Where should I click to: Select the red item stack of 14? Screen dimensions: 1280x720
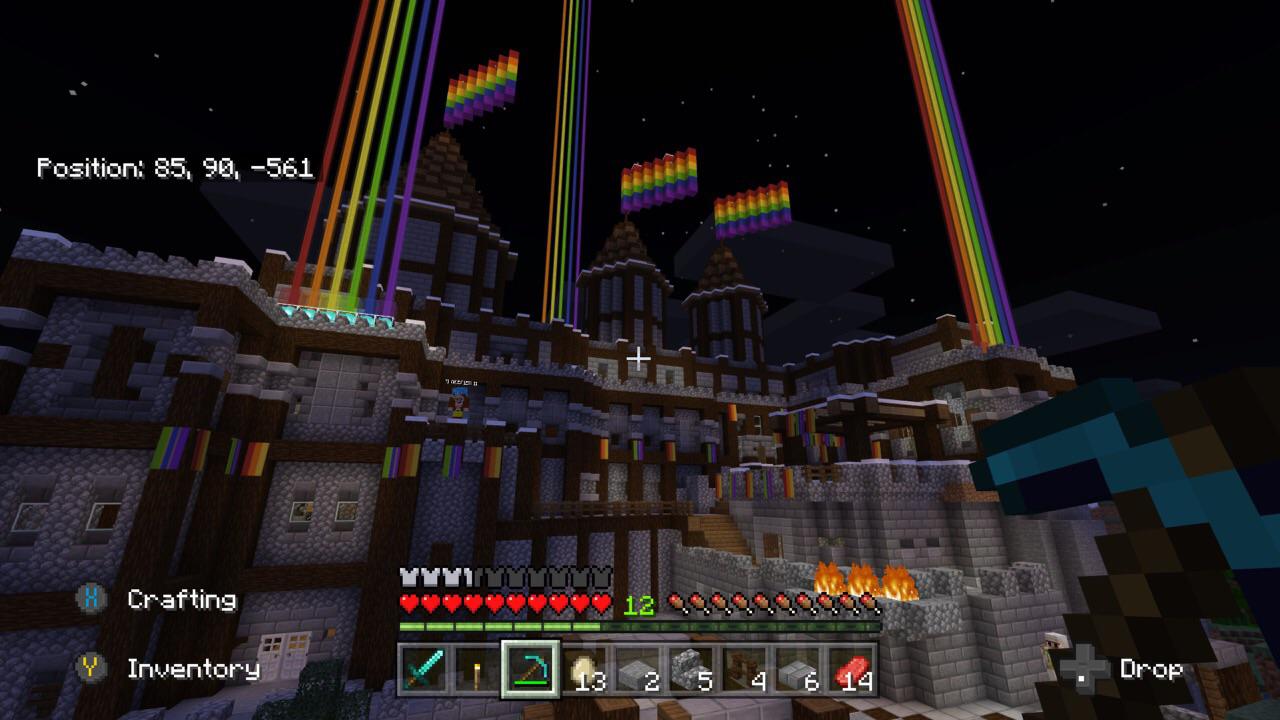pos(851,668)
